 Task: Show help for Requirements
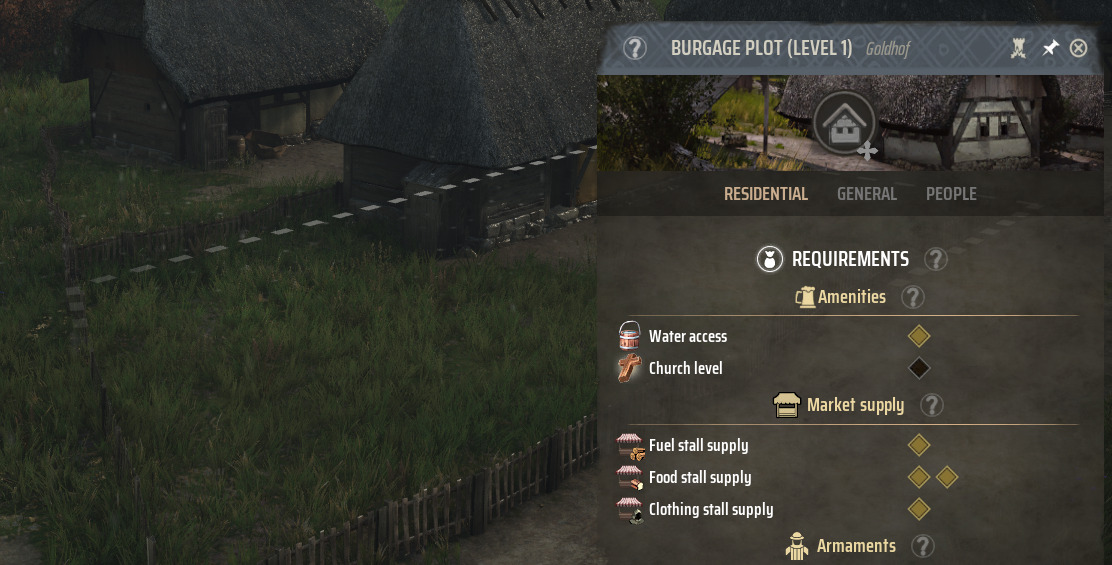pyautogui.click(x=935, y=260)
